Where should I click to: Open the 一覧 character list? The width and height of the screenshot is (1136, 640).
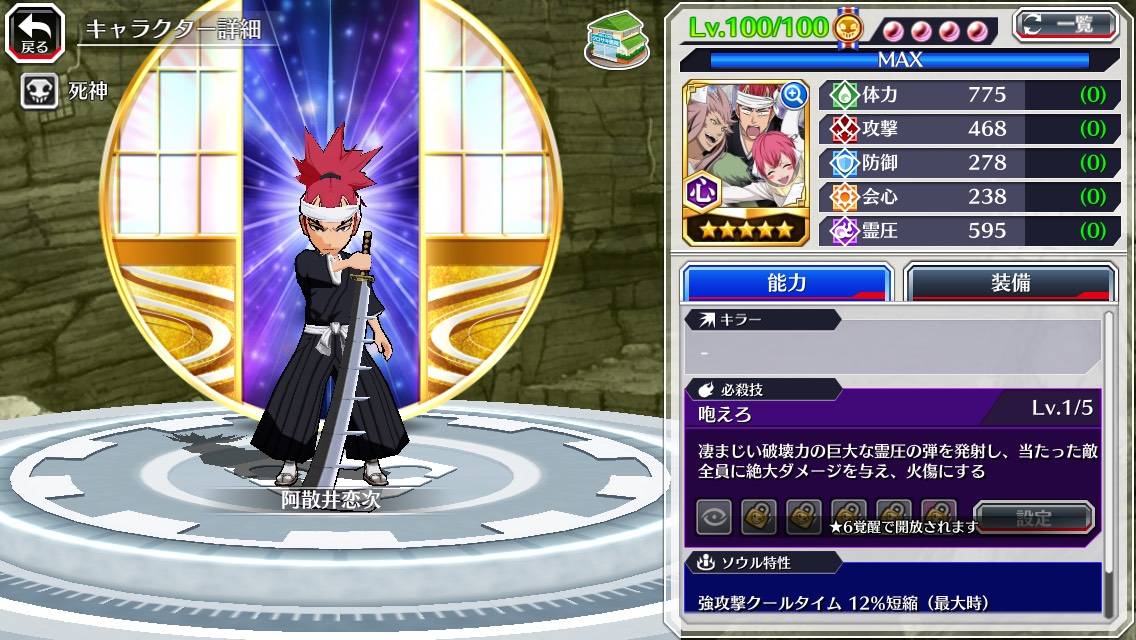tap(1065, 26)
